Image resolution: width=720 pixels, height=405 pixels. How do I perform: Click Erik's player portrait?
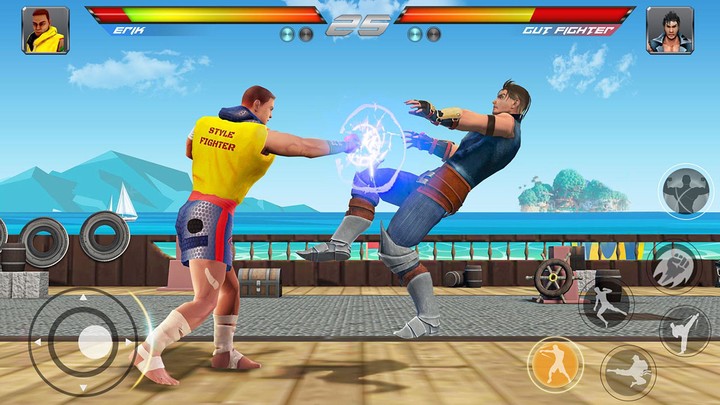(45, 30)
